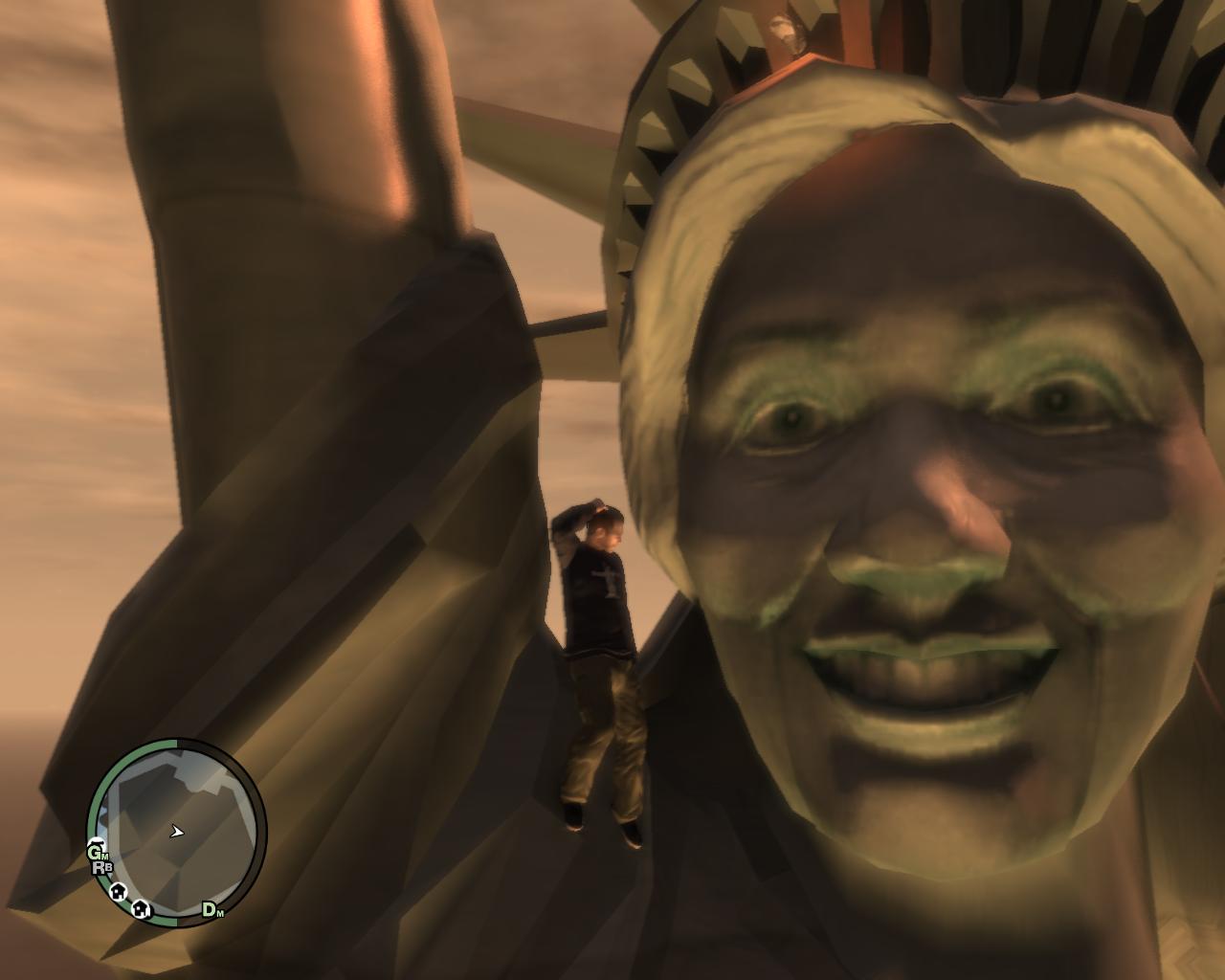1225x980 pixels.
Task: Click the white player arrow on radar
Action: click(x=176, y=832)
